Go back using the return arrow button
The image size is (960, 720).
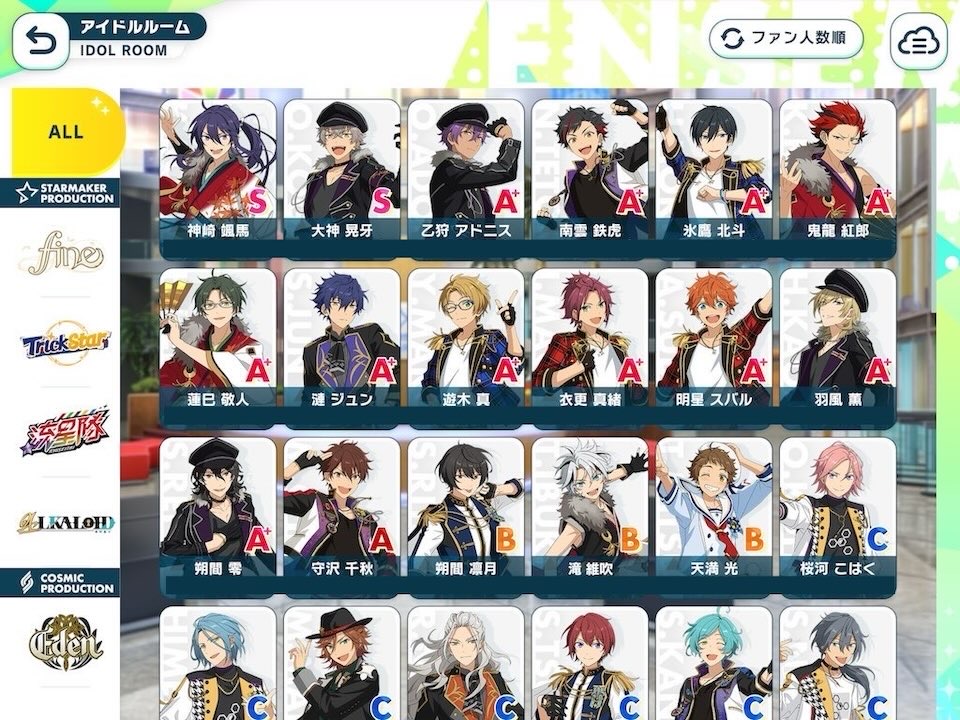coord(40,40)
